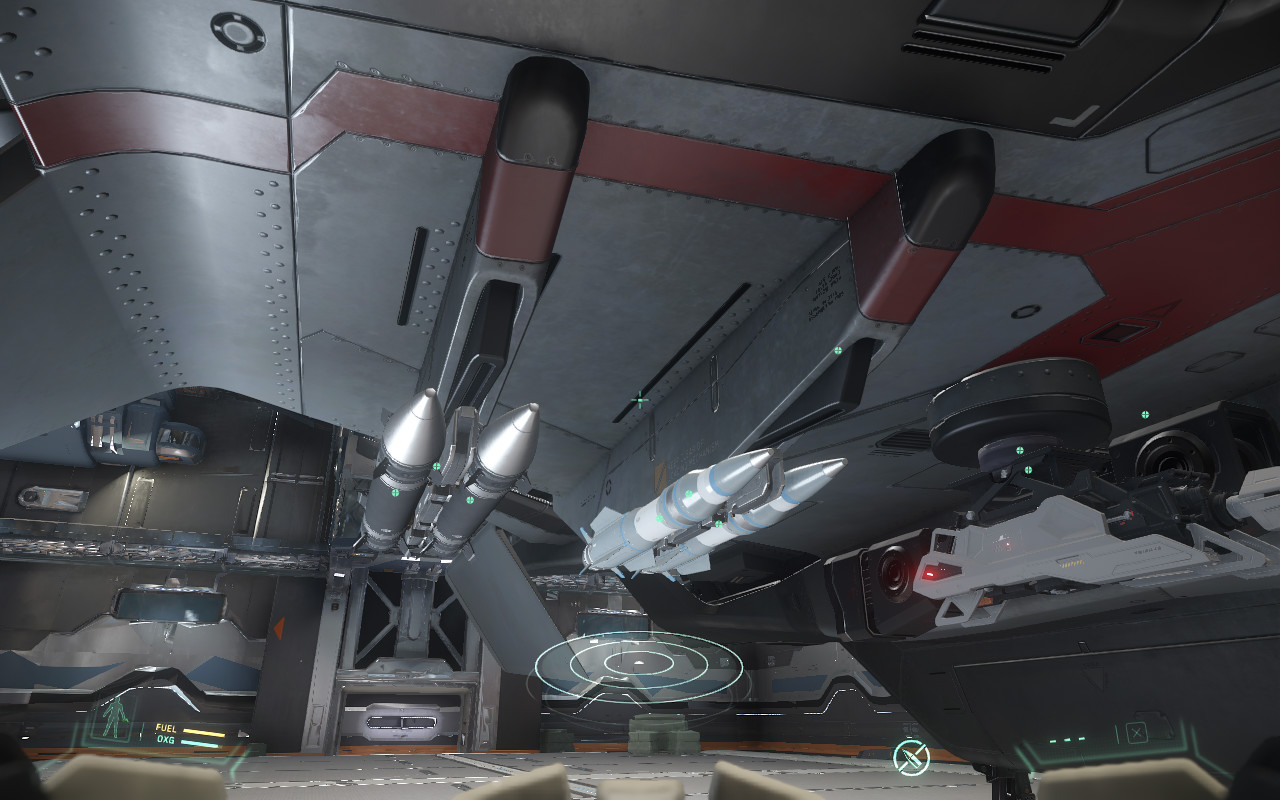The image size is (1280, 800).
Task: Select the green body status figure
Action: click(x=119, y=718)
